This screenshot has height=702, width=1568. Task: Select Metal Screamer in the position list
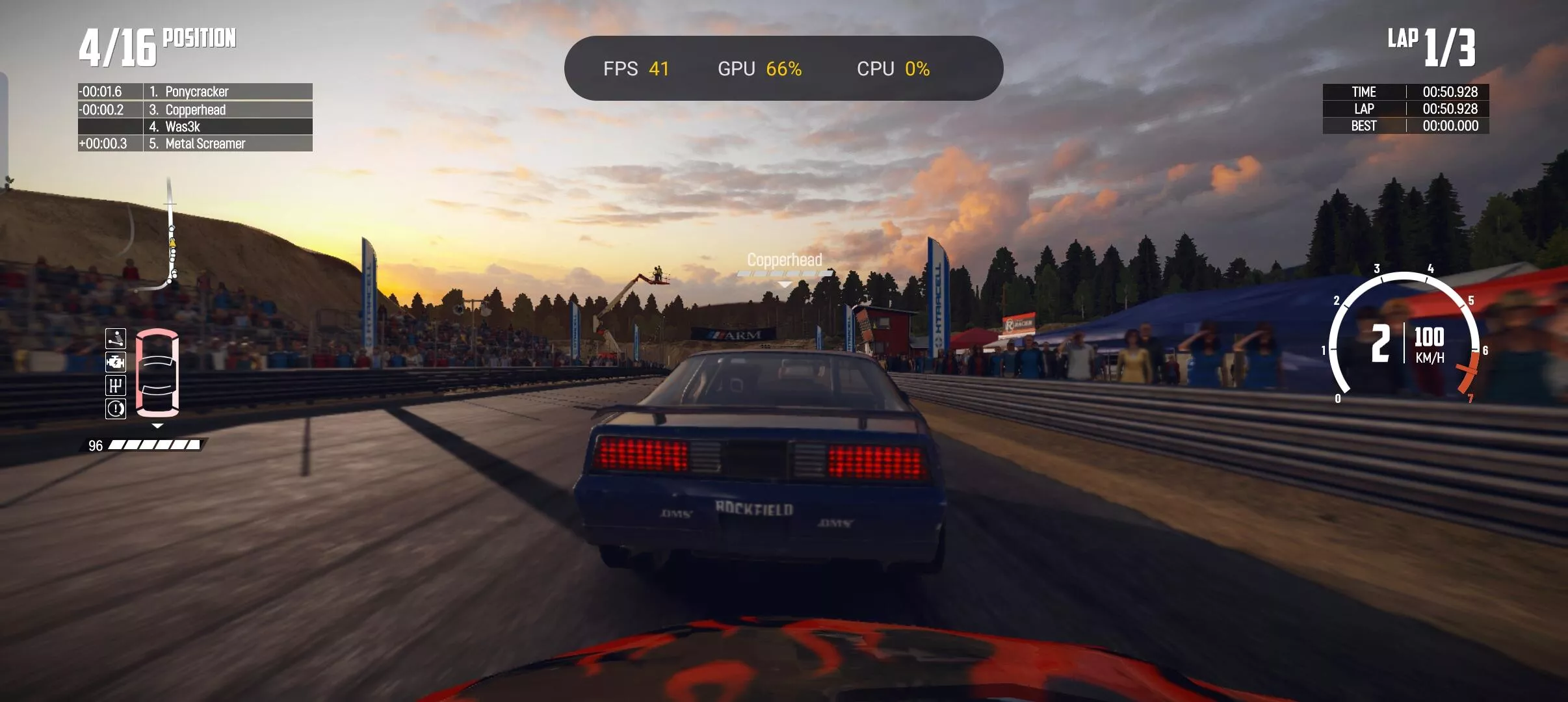(195, 144)
